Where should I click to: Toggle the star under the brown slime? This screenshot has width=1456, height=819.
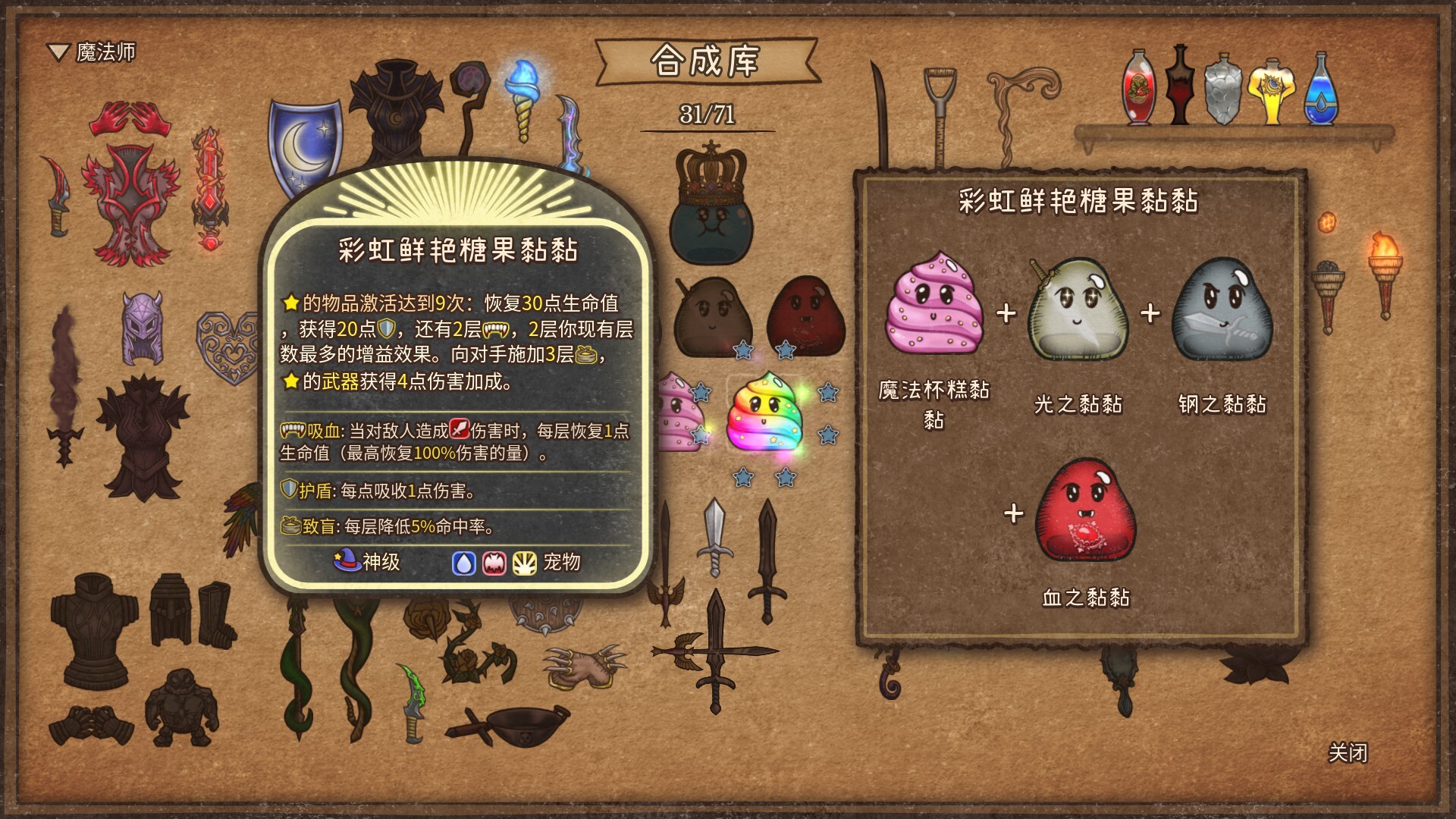coord(744,350)
